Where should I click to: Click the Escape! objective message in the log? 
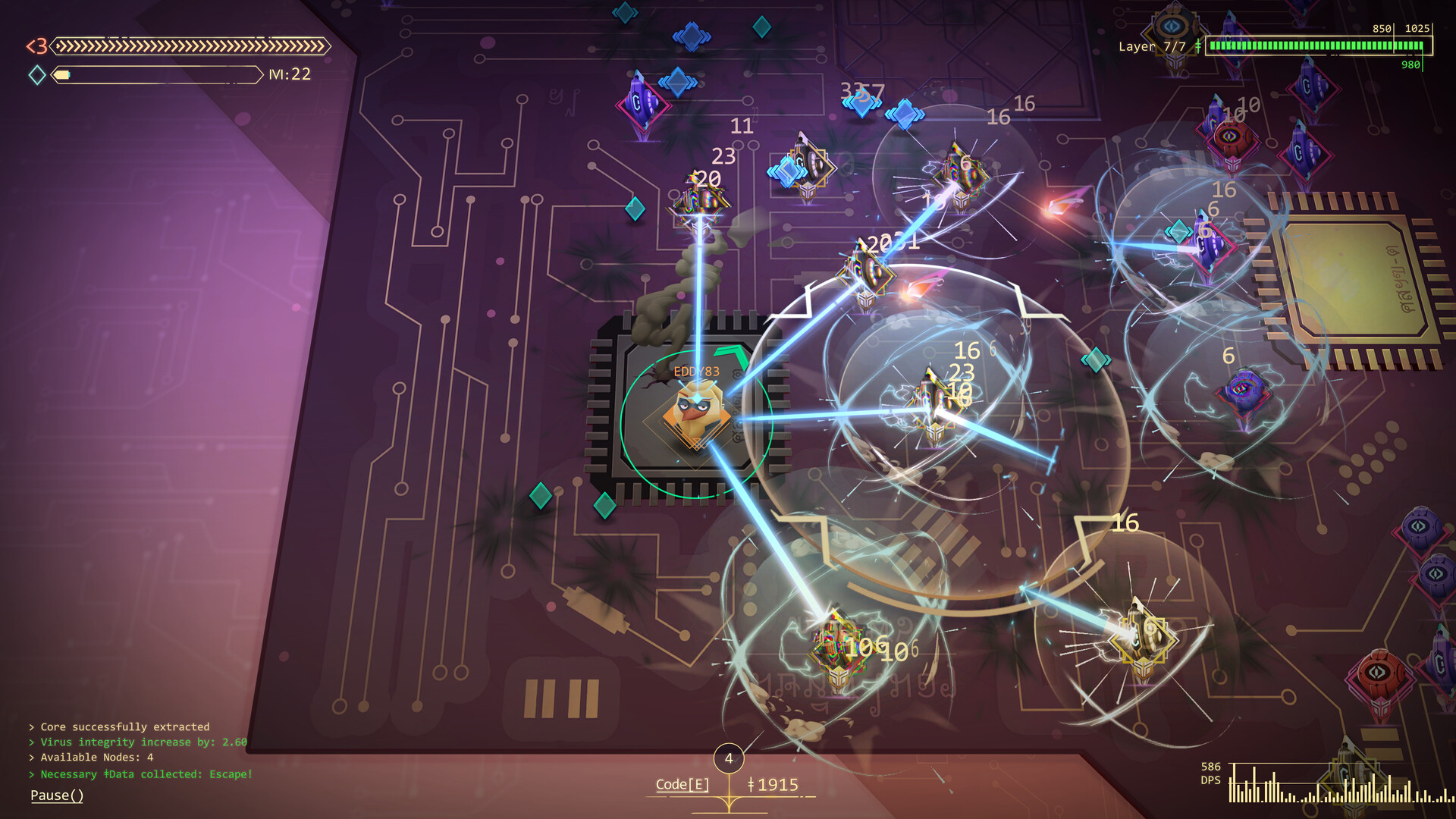(x=140, y=774)
